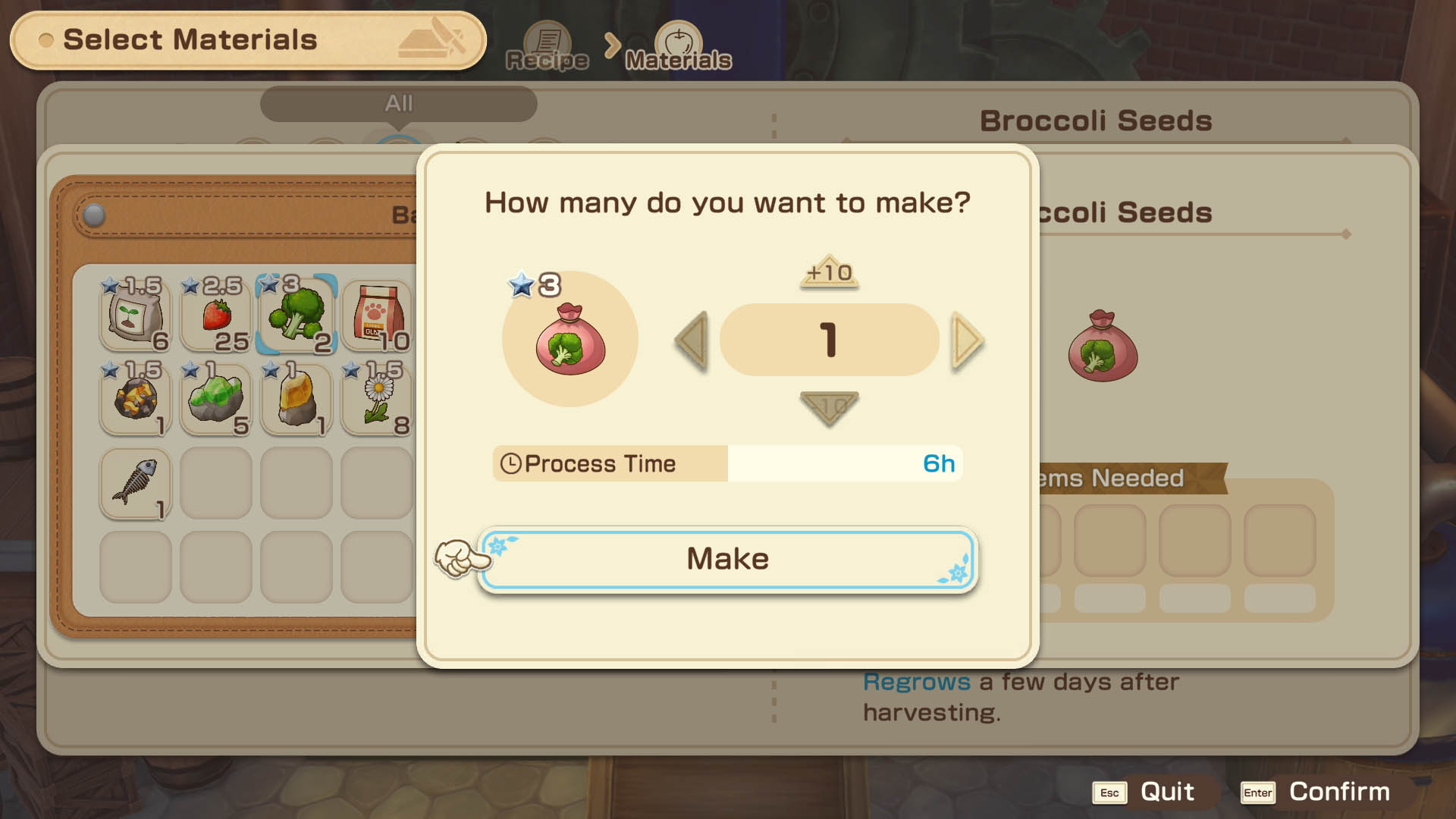
Task: Choose the green ore rock slot
Action: pos(216,399)
